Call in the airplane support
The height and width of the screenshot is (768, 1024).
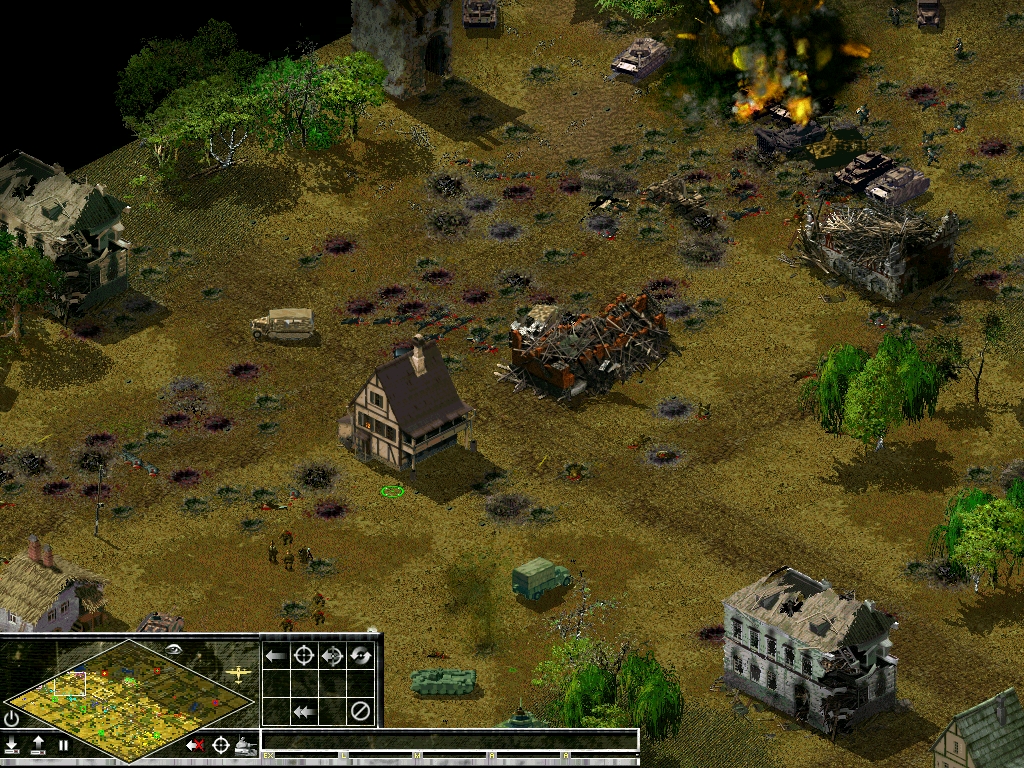(x=238, y=674)
